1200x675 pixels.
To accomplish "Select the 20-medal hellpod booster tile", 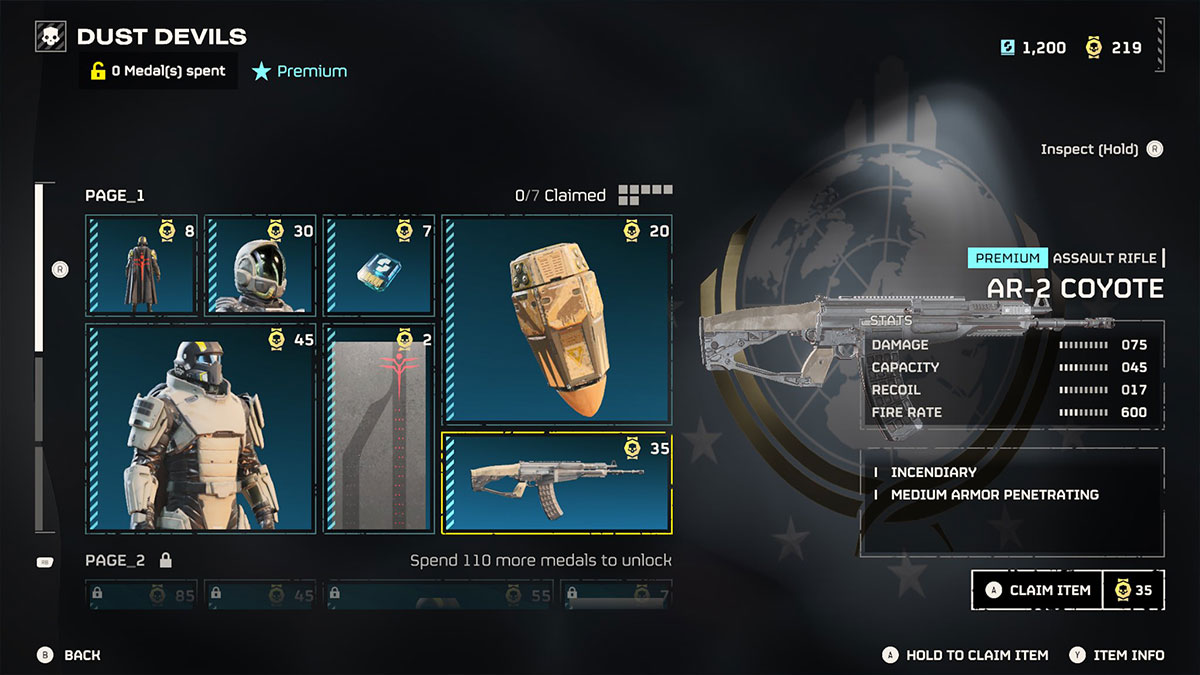I will point(557,319).
